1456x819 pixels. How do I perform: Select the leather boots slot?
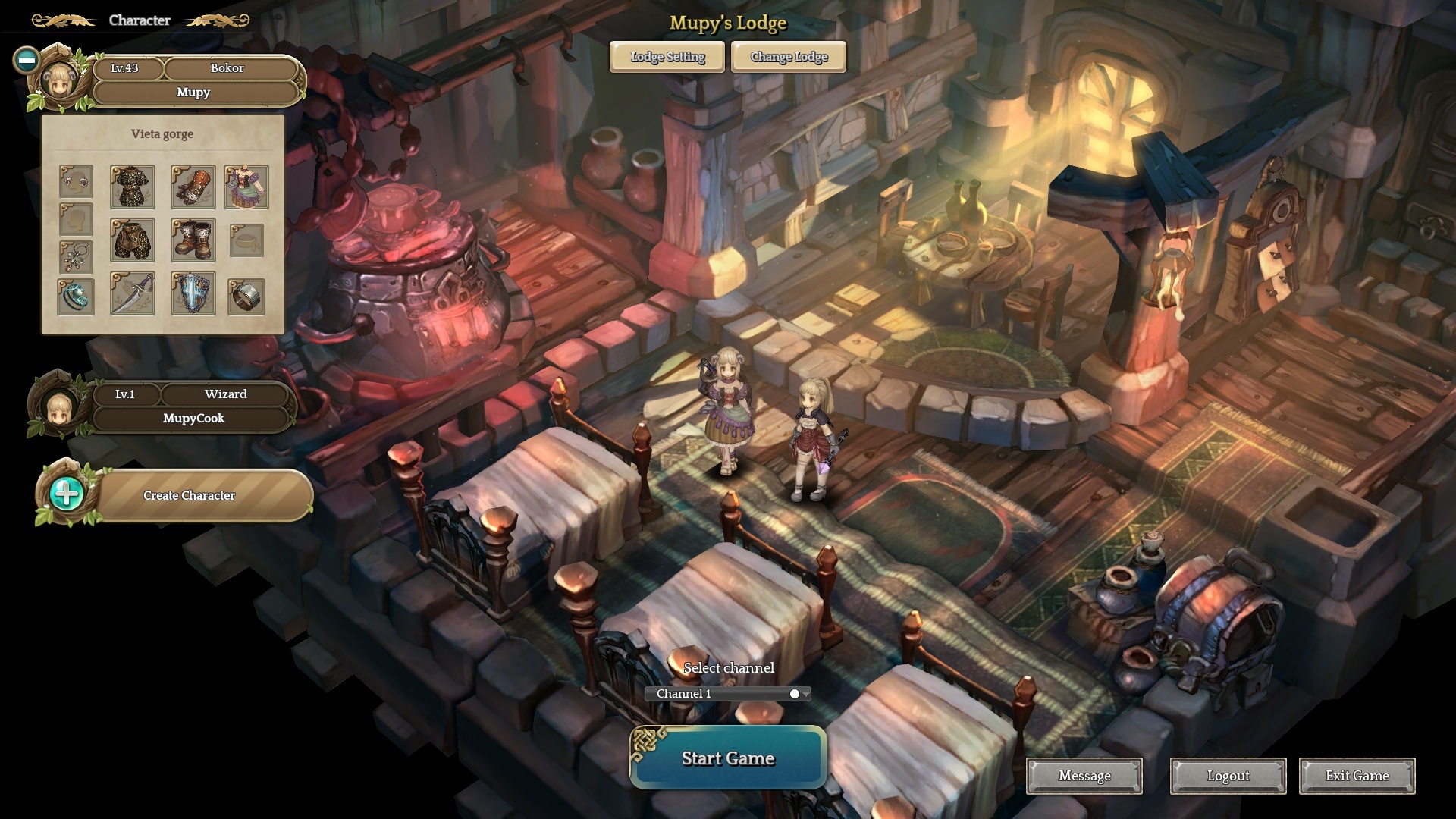[193, 240]
